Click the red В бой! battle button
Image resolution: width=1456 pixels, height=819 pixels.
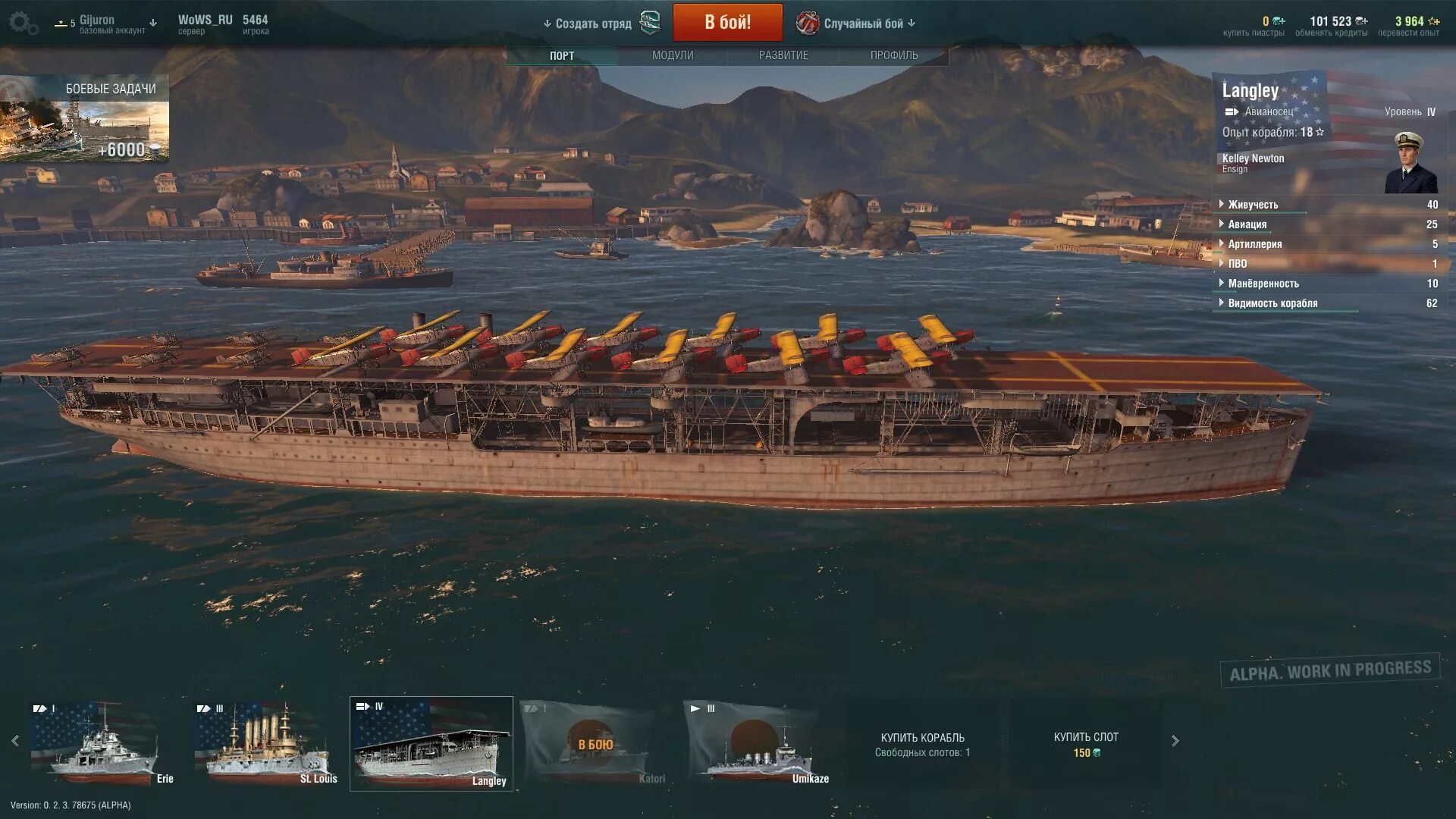[x=727, y=23]
